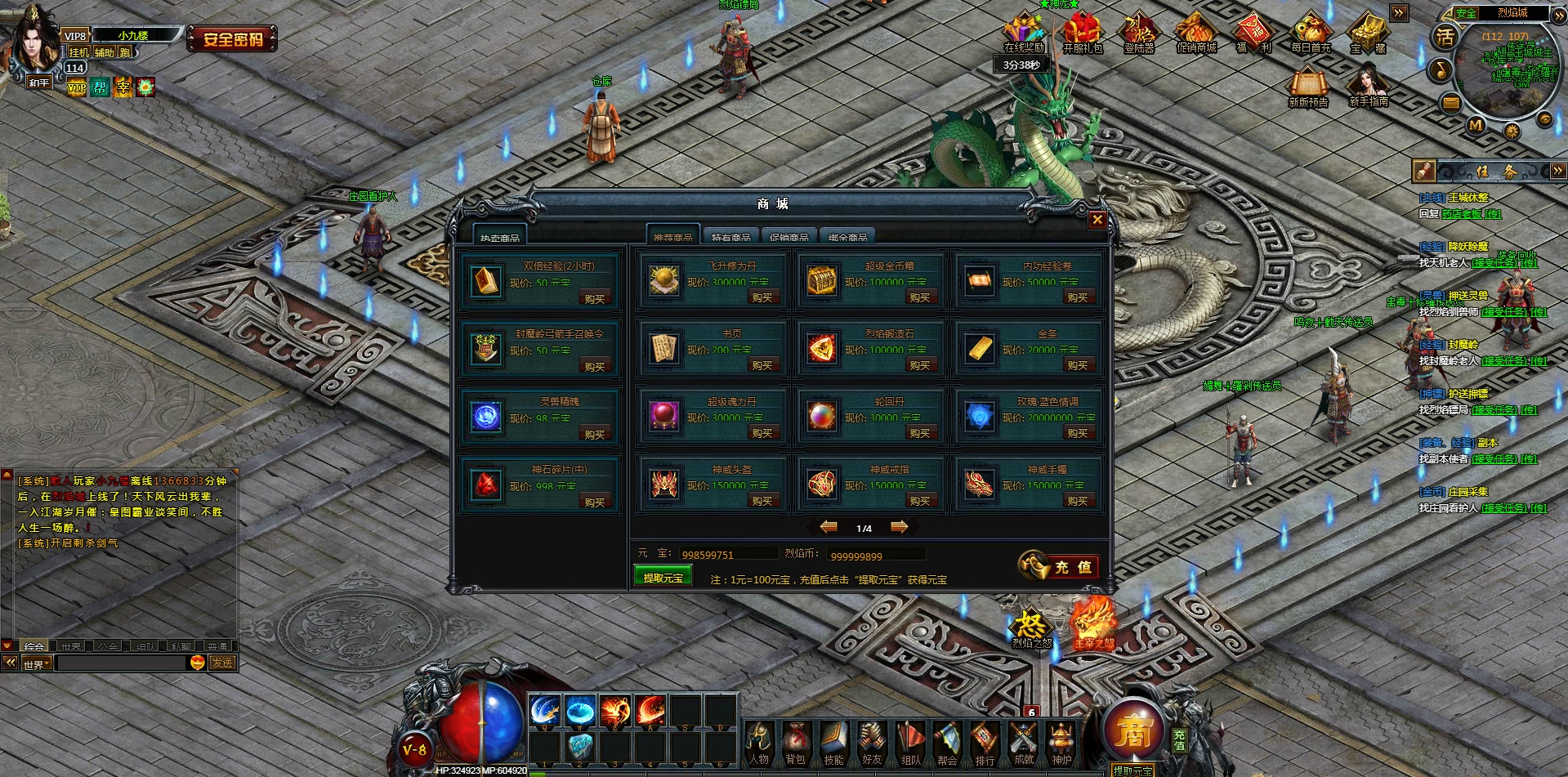
Task: Open the 背包 bag from the bottom bar
Action: (795, 743)
